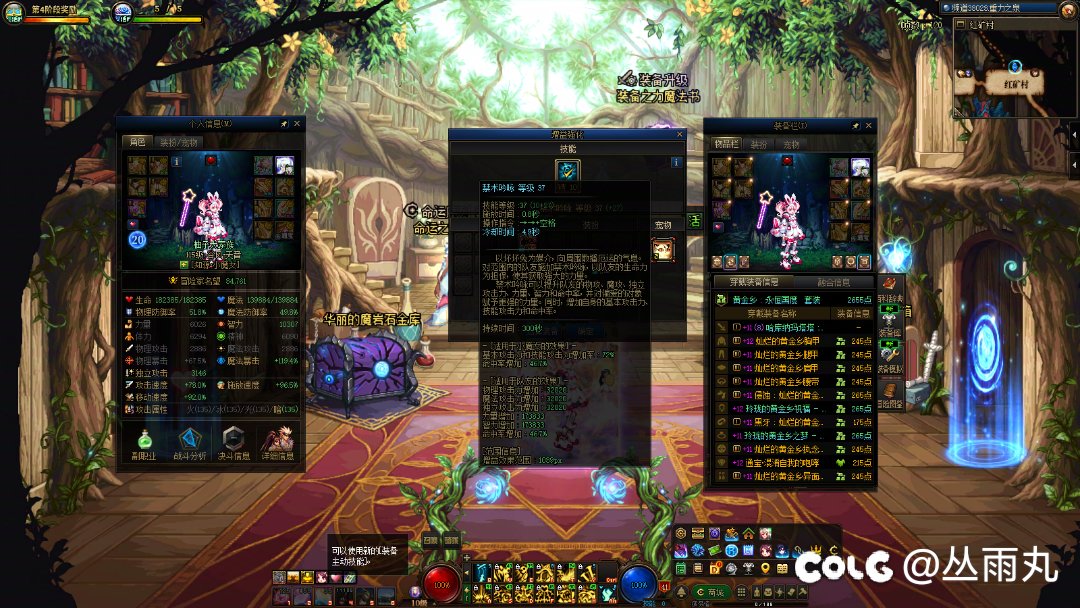Pin the 个人信息 window
This screenshot has height=608, width=1080.
284,124
